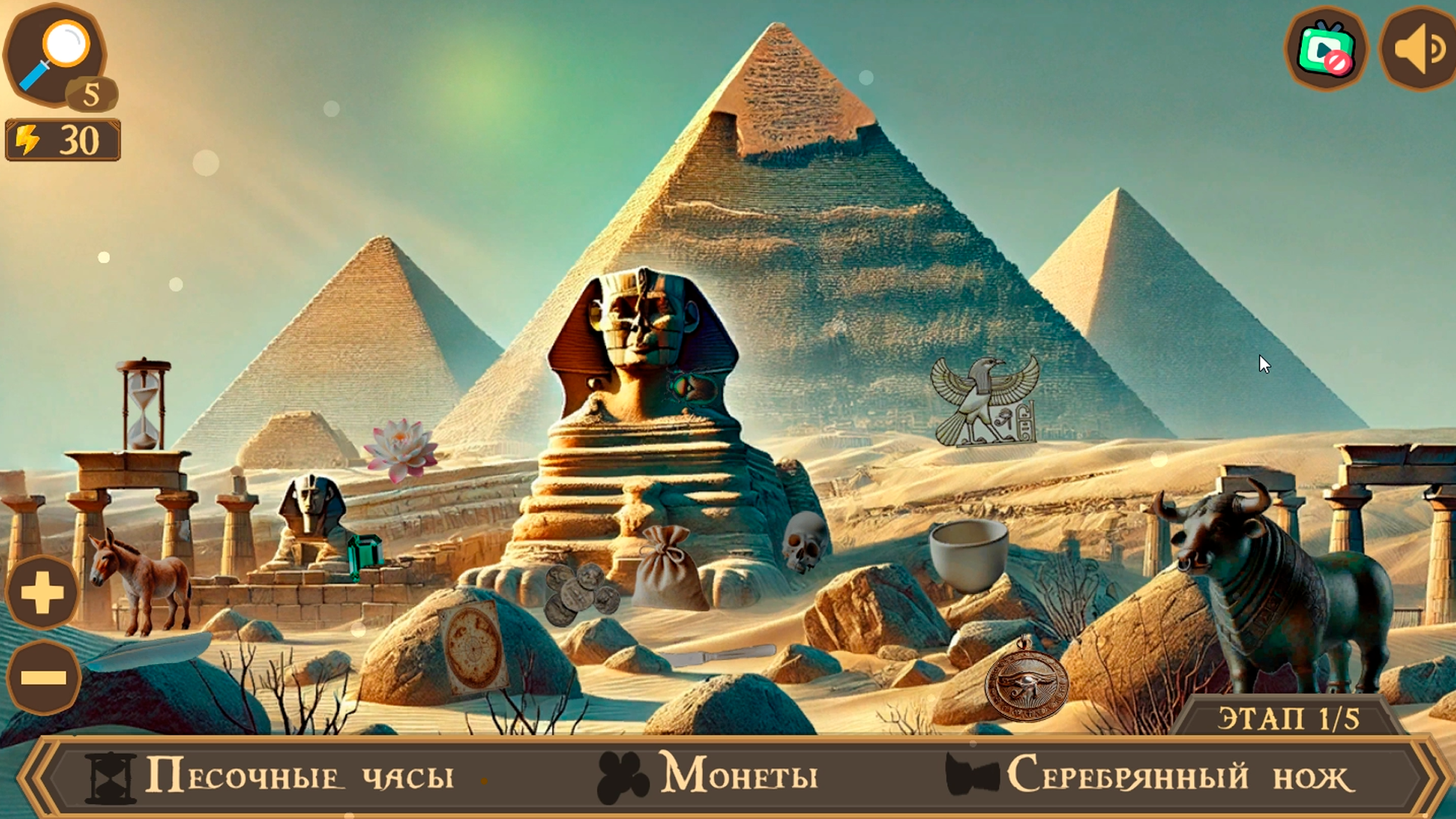This screenshot has width=1456, height=819.
Task: Click the lightning energy counter showing 30
Action: (64, 139)
